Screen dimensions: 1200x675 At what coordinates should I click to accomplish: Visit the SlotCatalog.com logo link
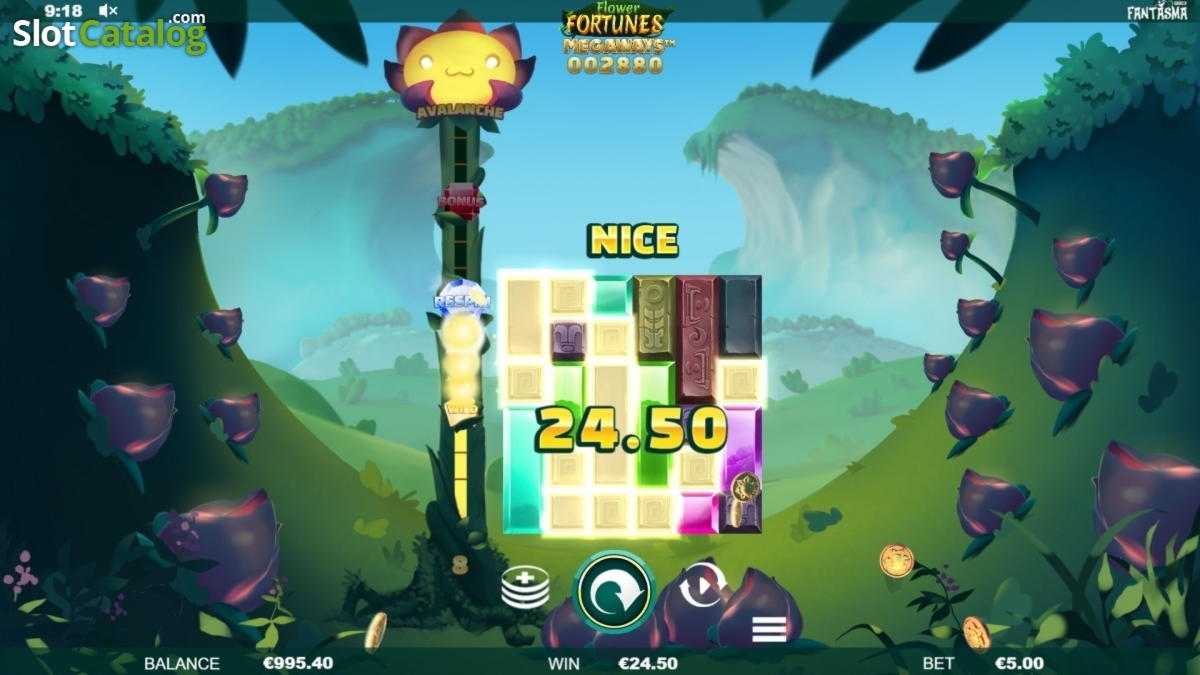[108, 35]
